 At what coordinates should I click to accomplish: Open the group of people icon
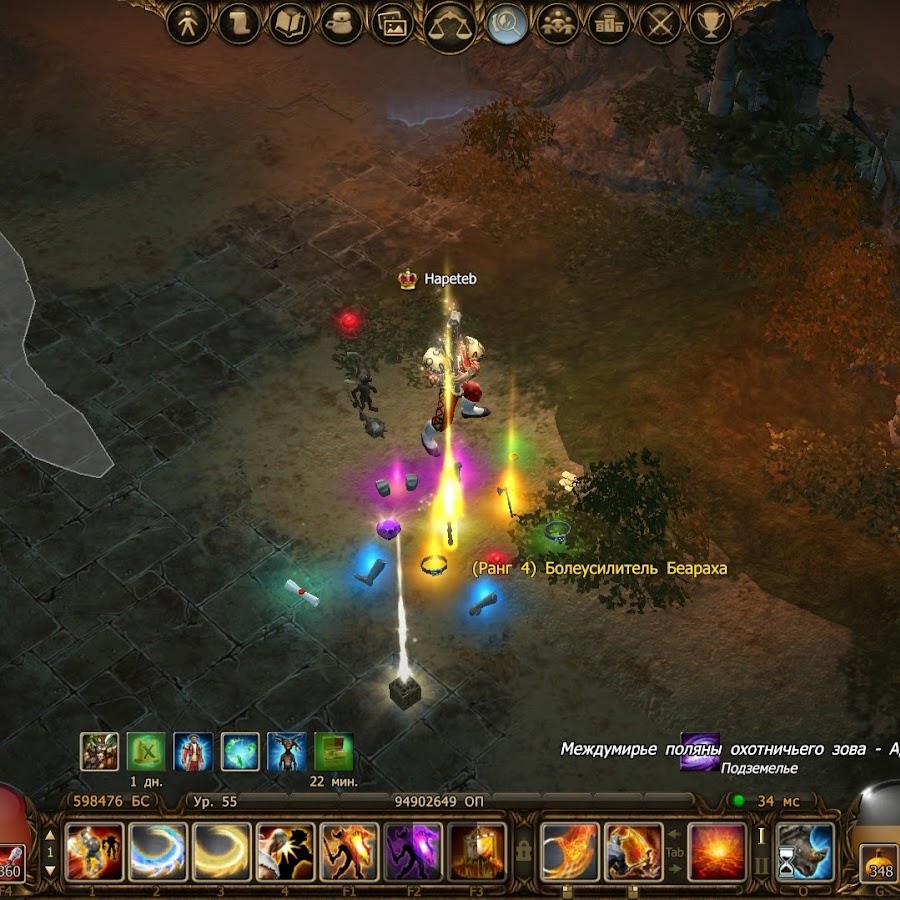[x=558, y=22]
